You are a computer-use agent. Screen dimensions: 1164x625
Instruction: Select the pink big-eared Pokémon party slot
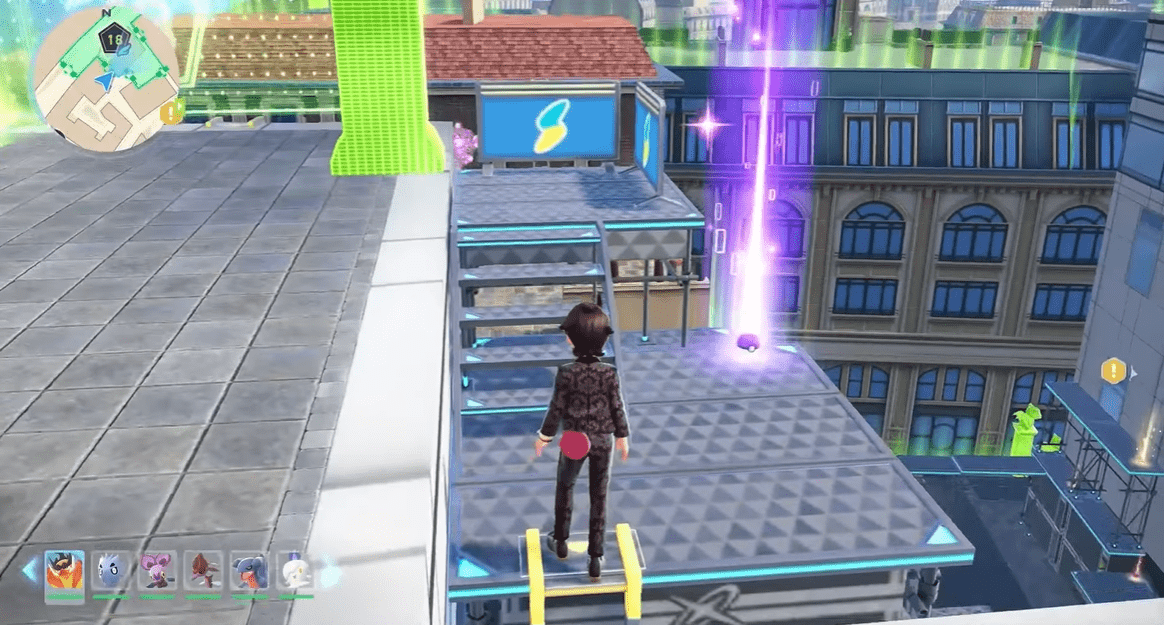pos(158,571)
